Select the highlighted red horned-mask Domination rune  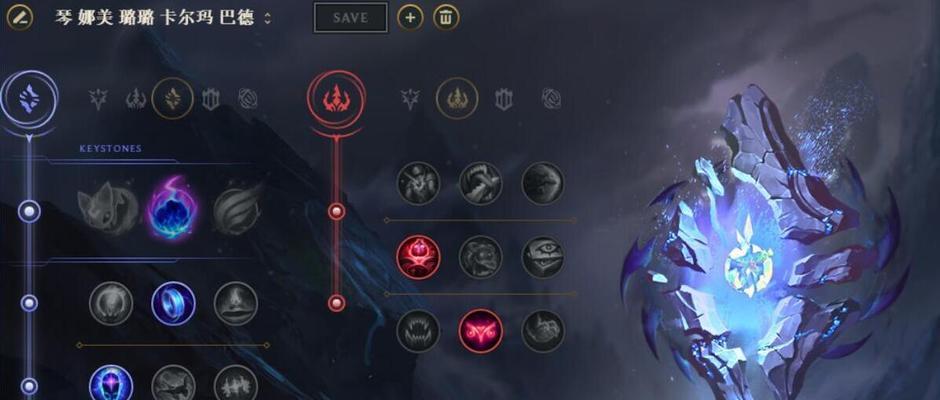pyautogui.click(x=480, y=331)
